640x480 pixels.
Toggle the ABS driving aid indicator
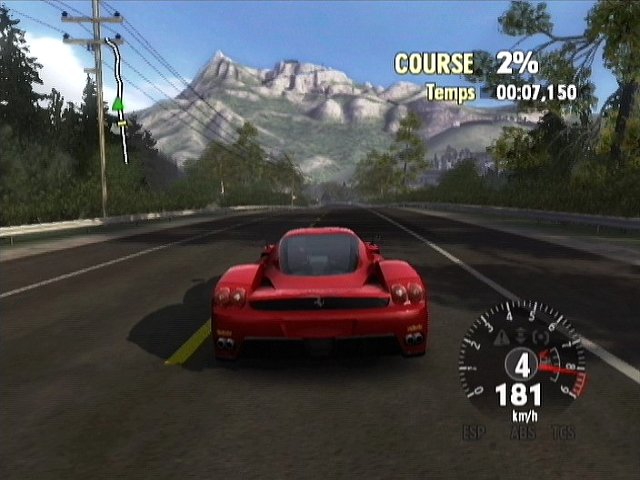[x=520, y=433]
